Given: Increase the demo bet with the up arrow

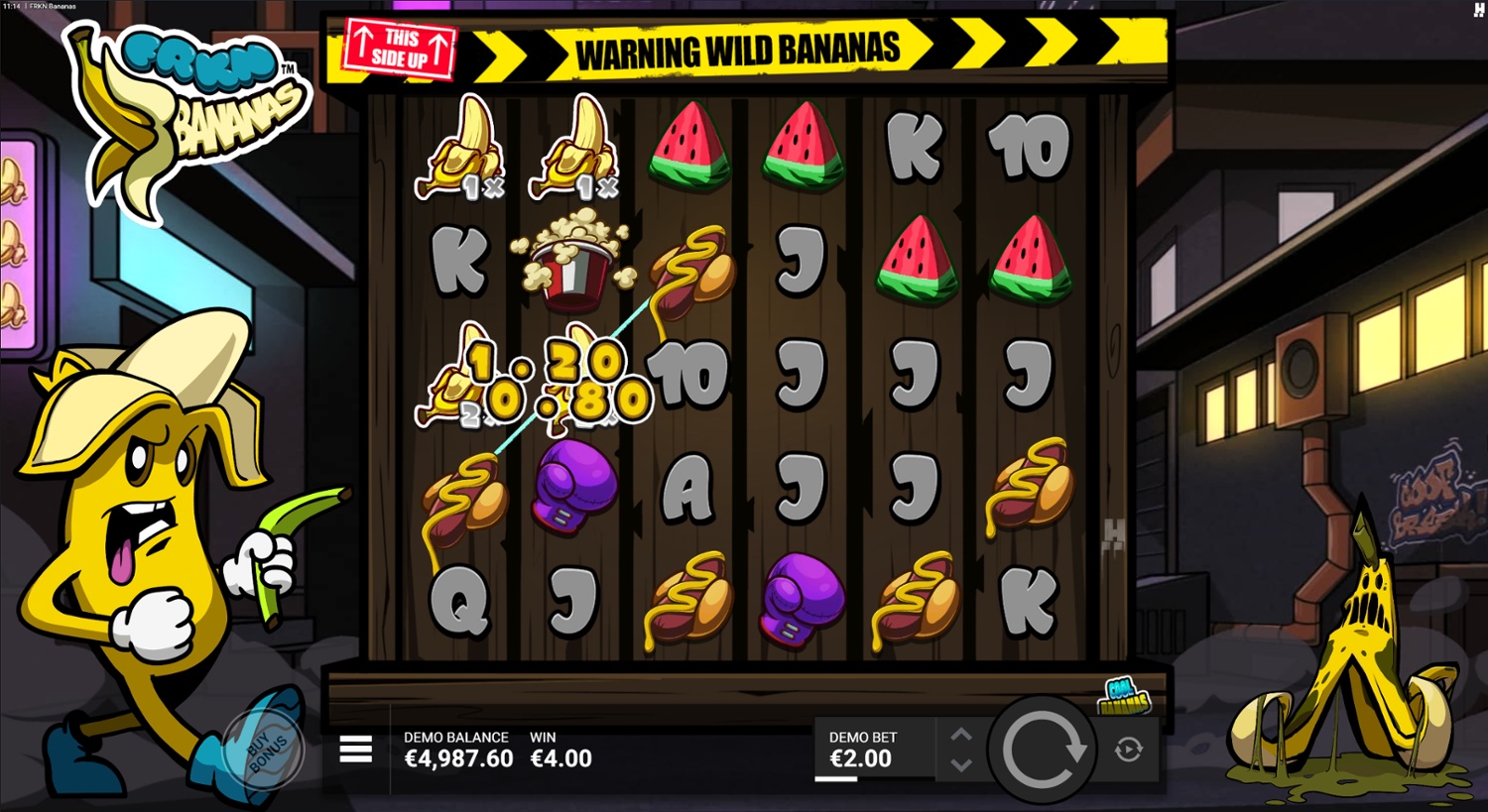Looking at the screenshot, I should 960,735.
